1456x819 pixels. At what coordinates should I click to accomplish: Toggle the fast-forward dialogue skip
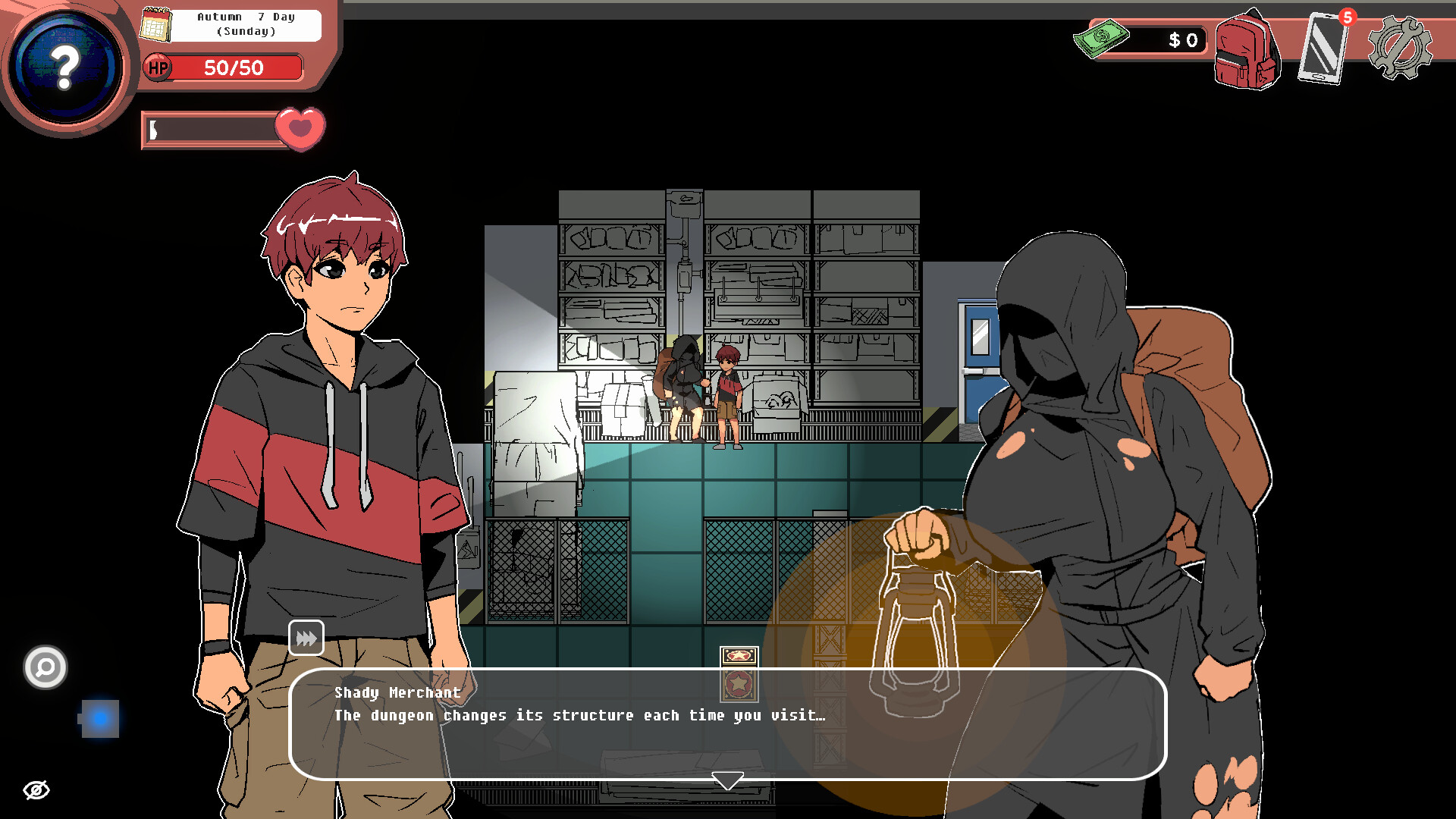pos(306,637)
